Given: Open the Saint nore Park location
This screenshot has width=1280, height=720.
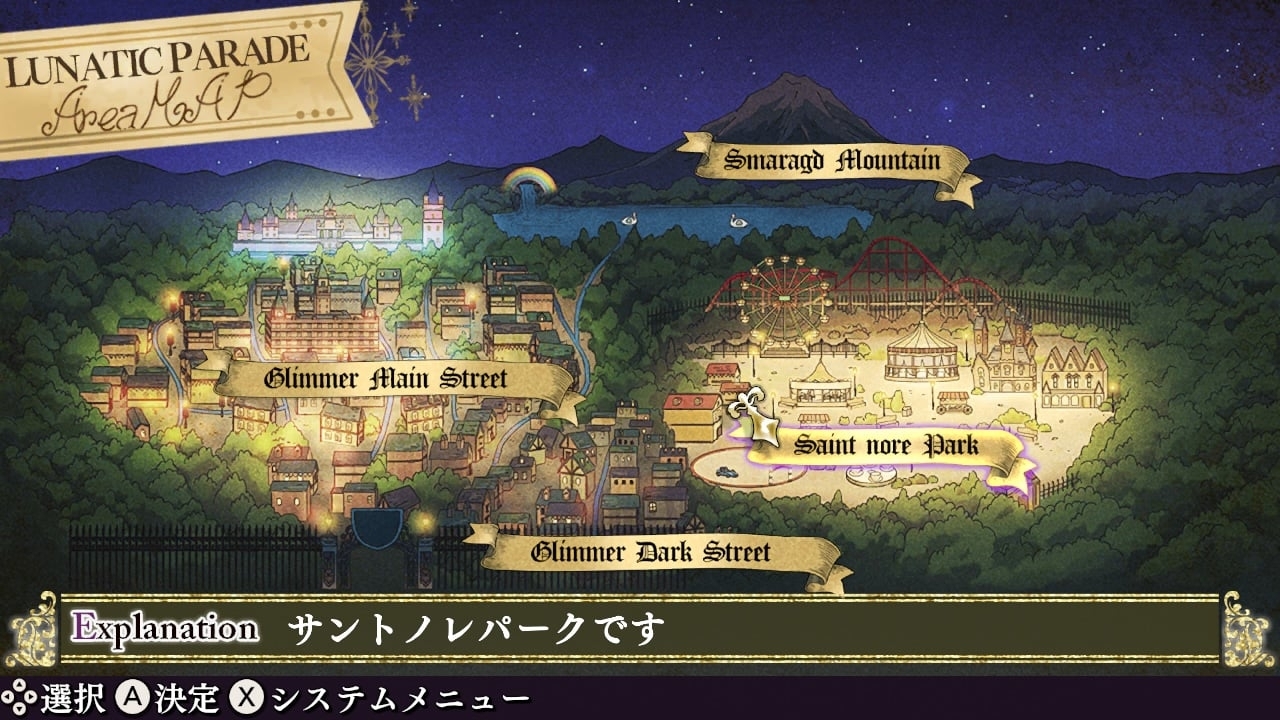Looking at the screenshot, I should pos(886,444).
